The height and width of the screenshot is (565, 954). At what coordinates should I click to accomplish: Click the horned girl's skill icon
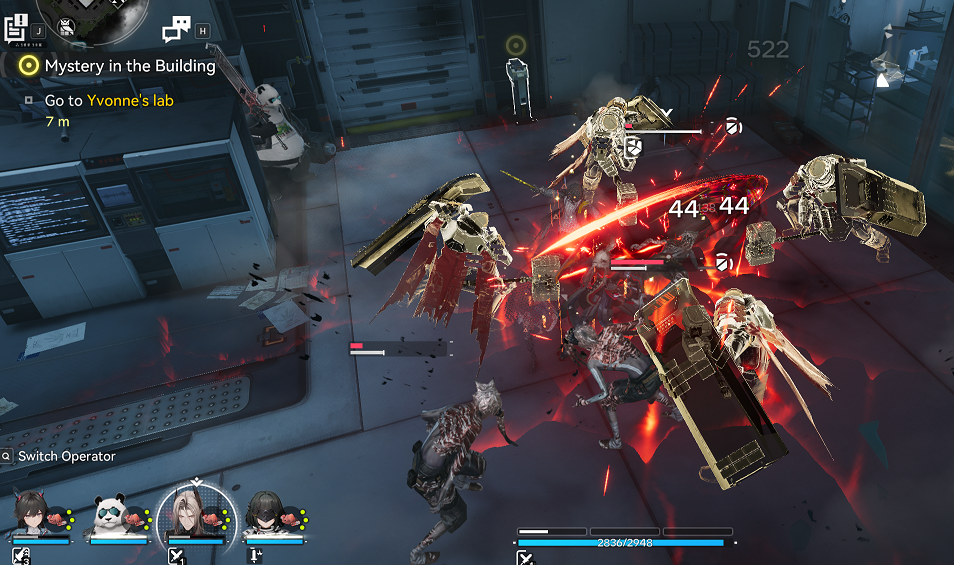click(x=21, y=556)
